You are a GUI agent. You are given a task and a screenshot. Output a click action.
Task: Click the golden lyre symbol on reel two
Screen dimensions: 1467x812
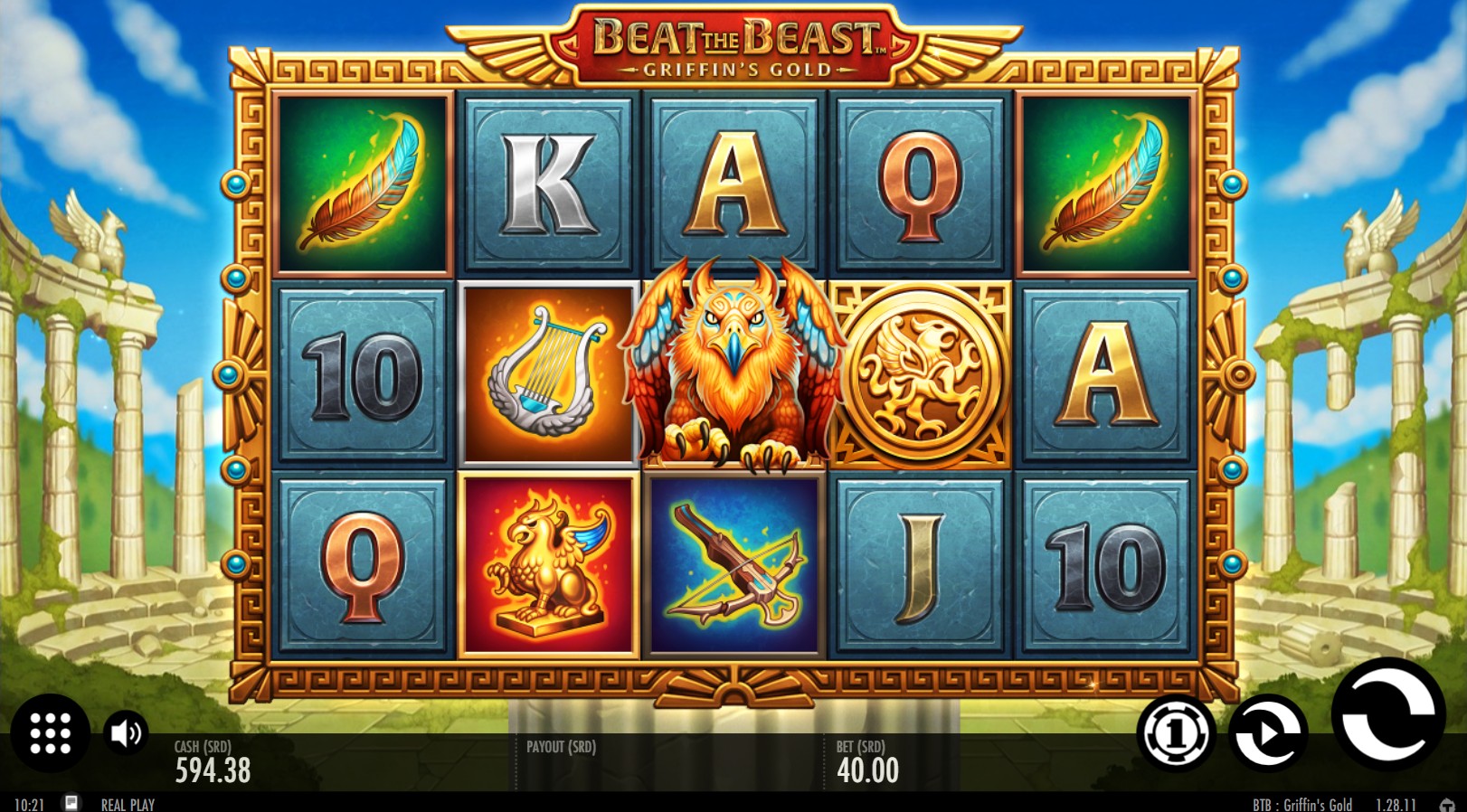547,373
